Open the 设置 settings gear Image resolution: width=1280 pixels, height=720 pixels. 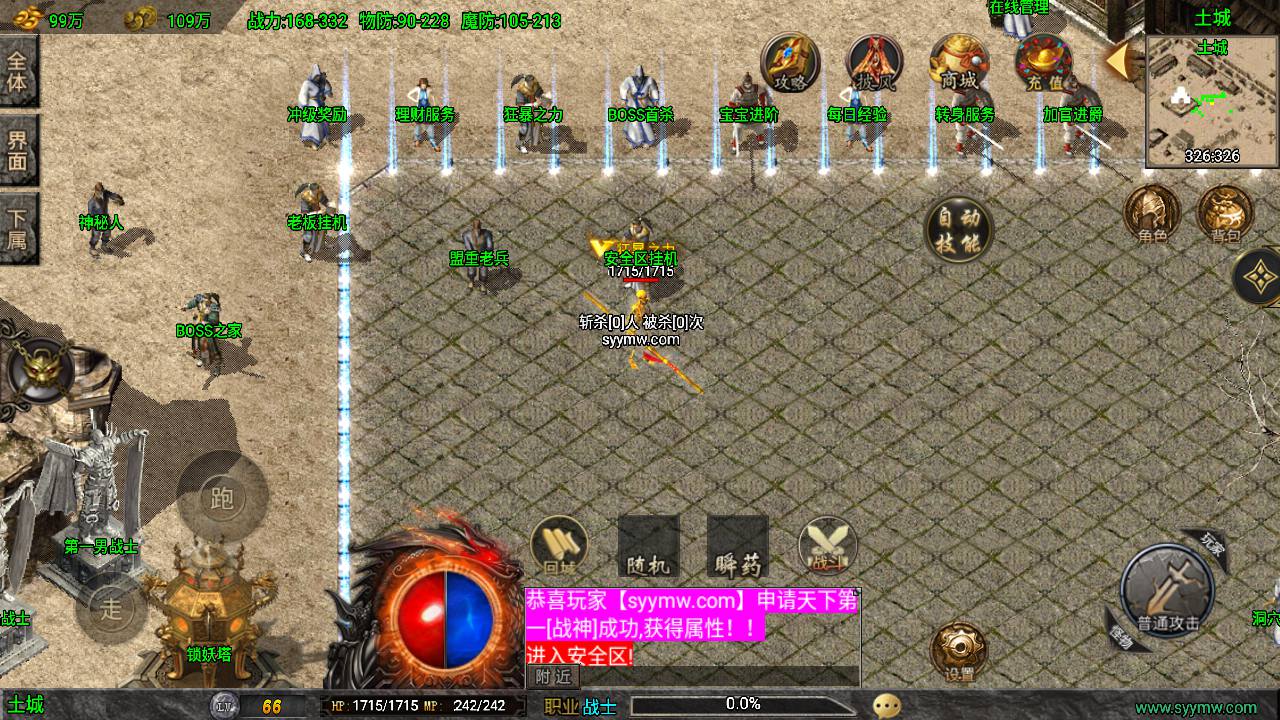click(959, 652)
